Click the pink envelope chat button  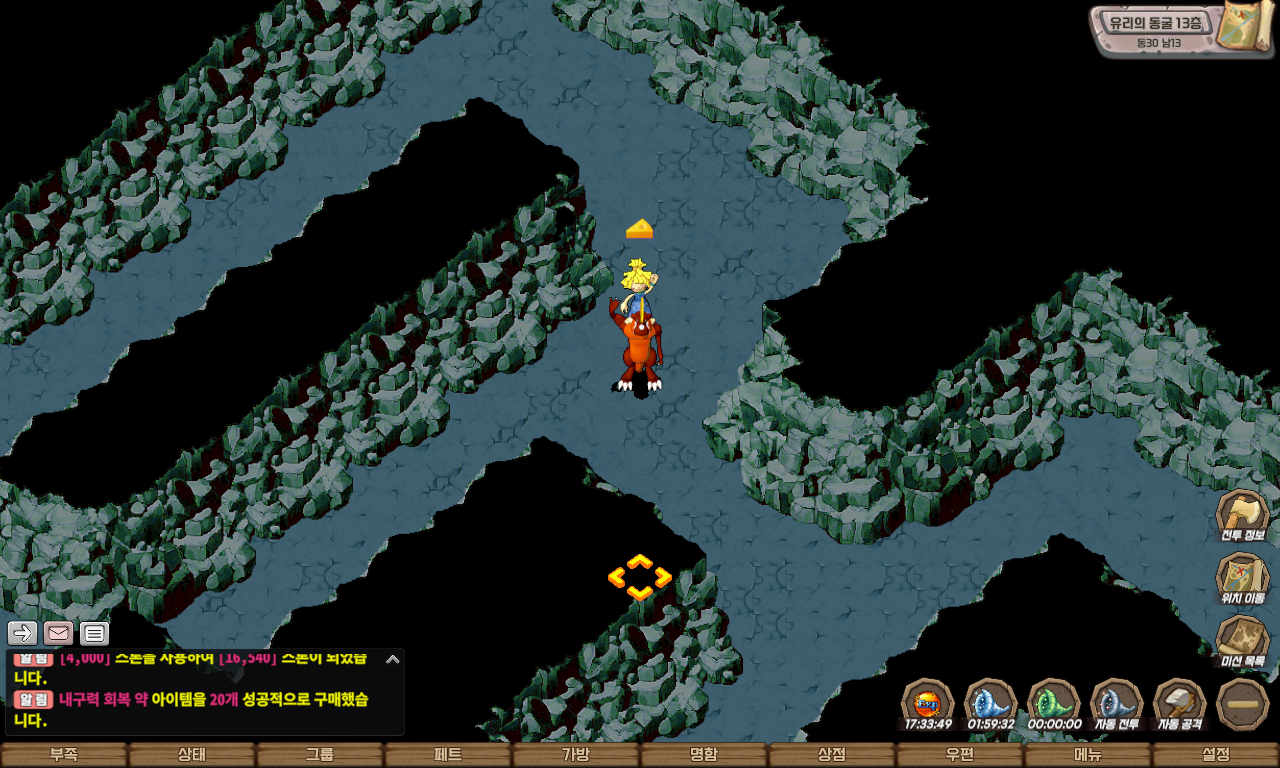point(58,633)
